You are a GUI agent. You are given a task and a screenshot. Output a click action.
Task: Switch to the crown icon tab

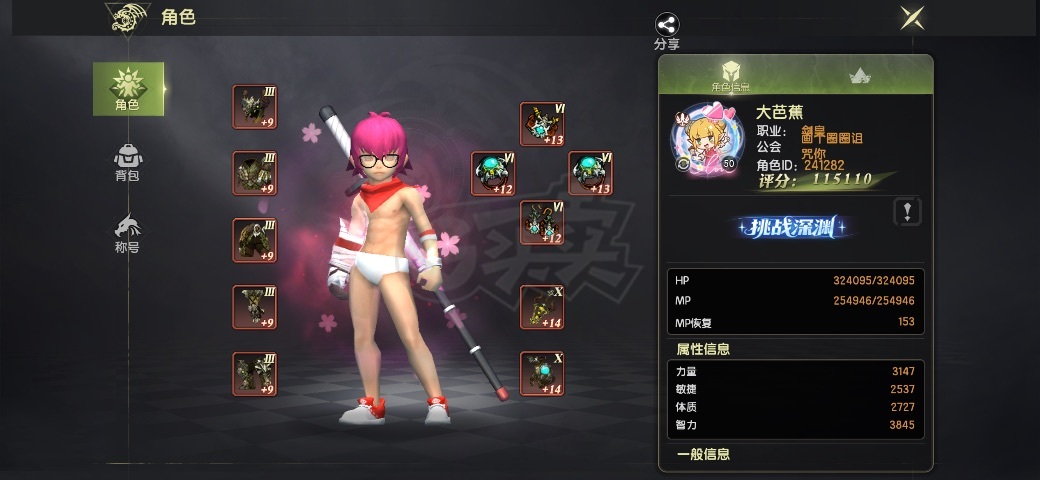click(858, 75)
